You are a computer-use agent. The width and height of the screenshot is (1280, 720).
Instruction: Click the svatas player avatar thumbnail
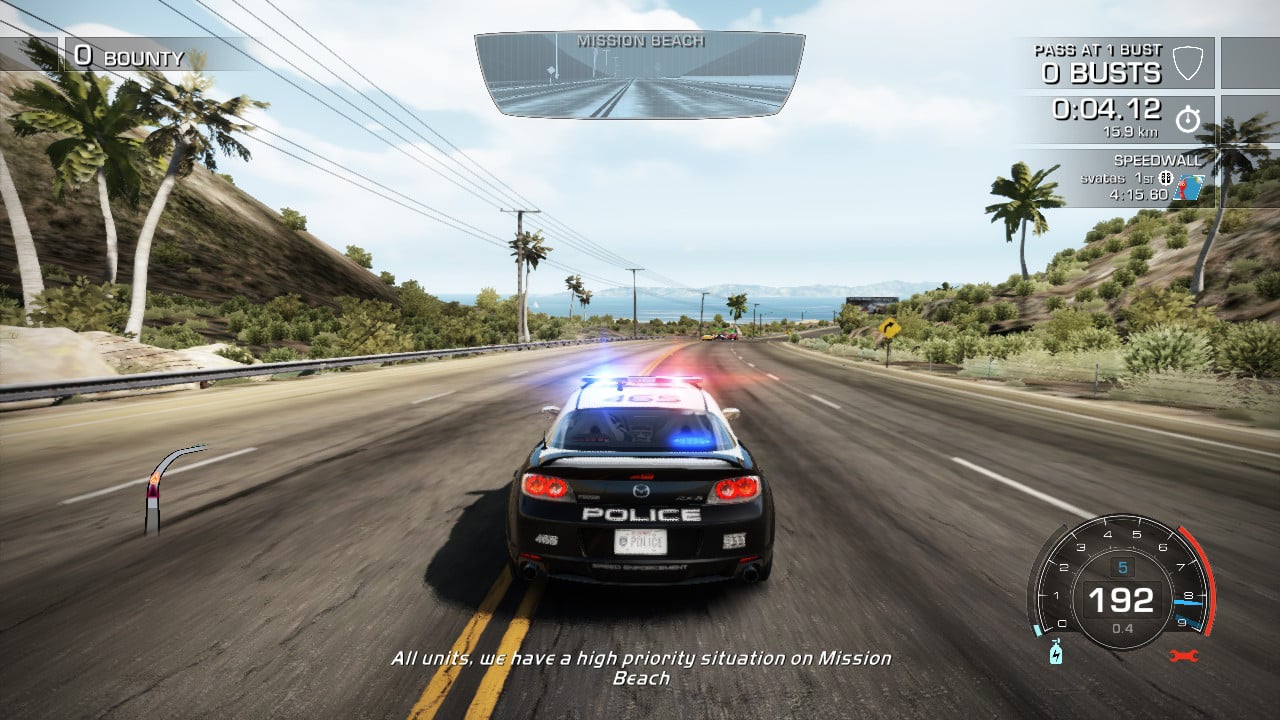1188,188
